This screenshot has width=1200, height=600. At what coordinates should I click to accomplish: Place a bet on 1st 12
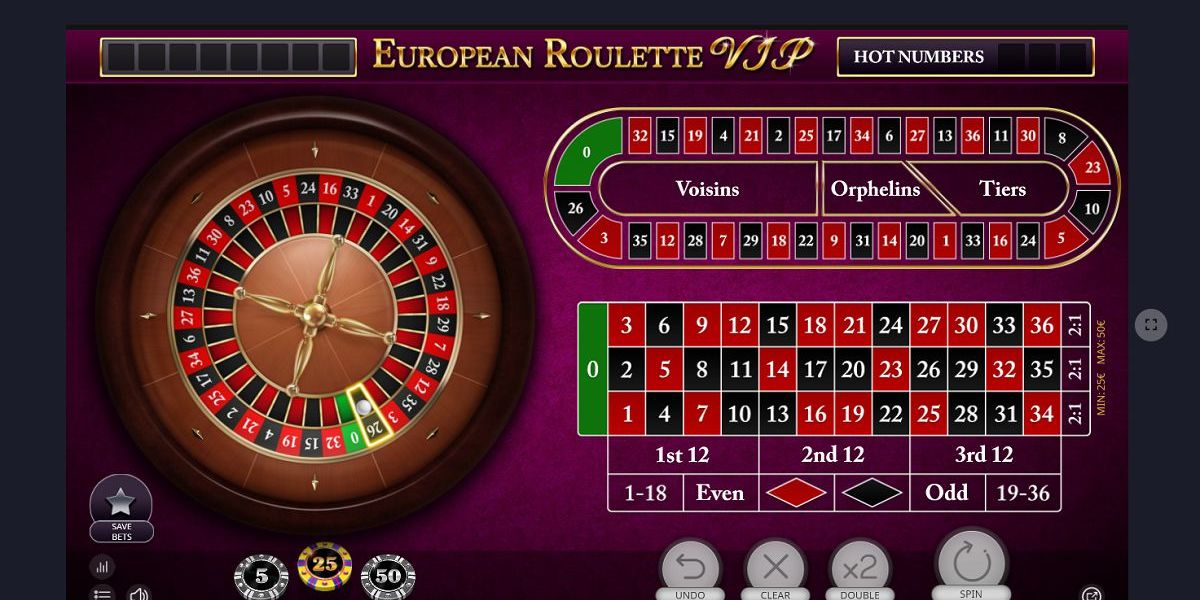point(682,455)
